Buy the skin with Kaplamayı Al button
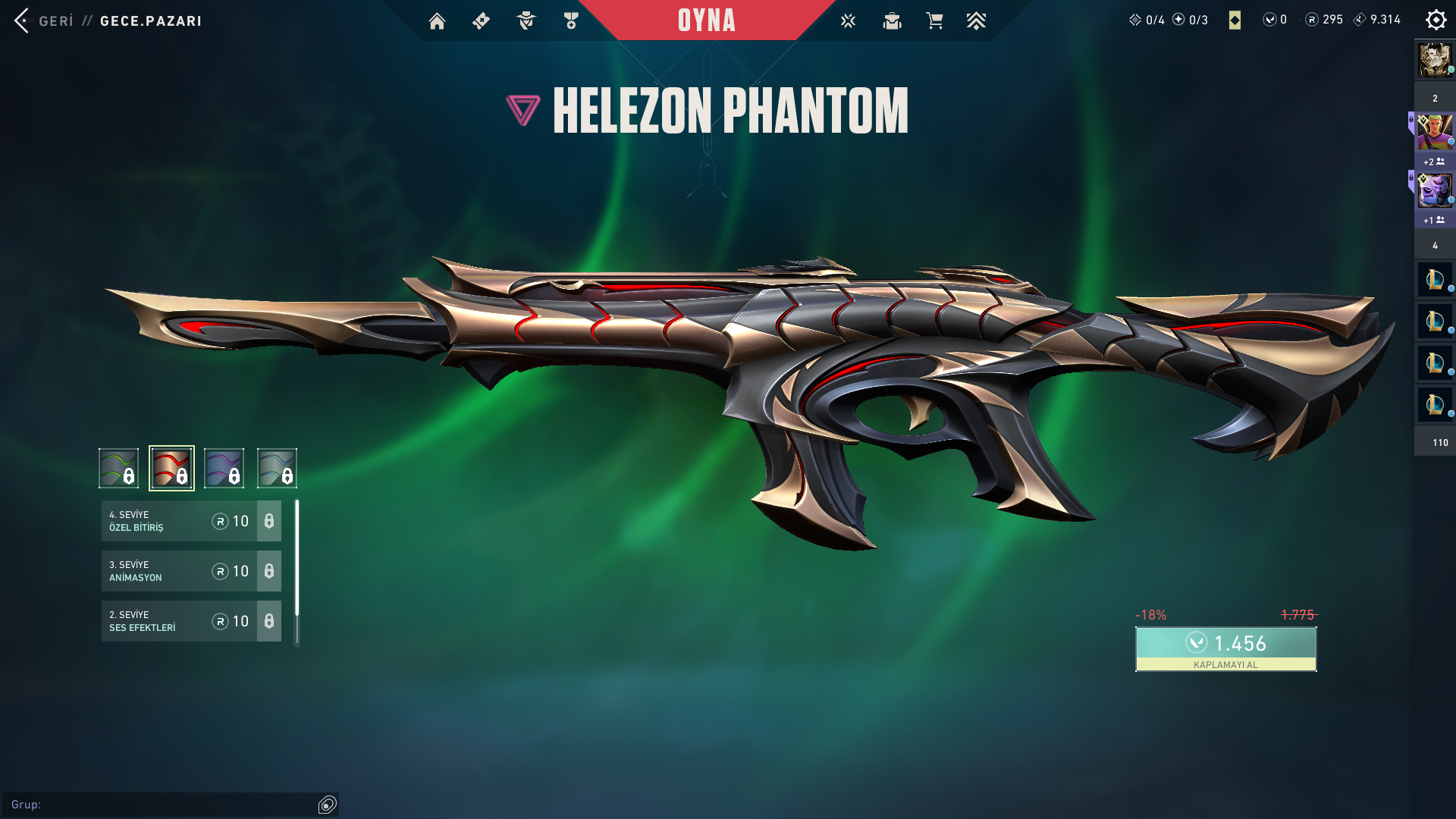 tap(1225, 648)
